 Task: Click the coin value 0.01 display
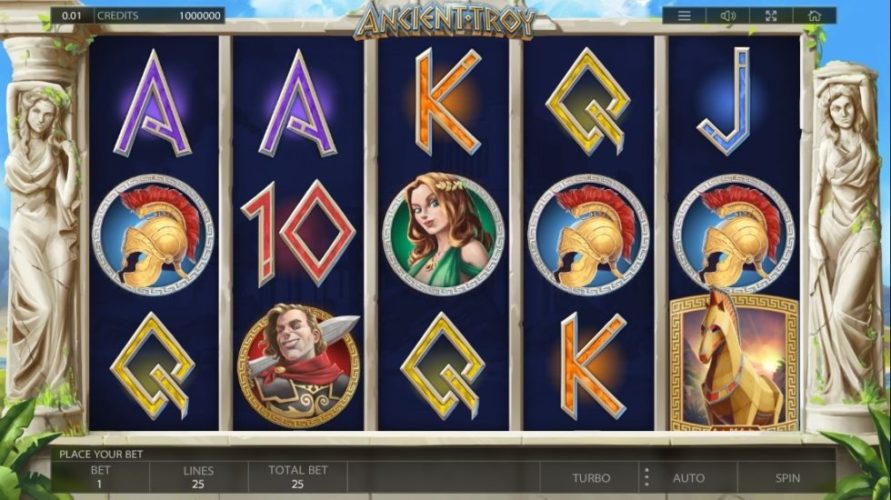pyautogui.click(x=72, y=16)
